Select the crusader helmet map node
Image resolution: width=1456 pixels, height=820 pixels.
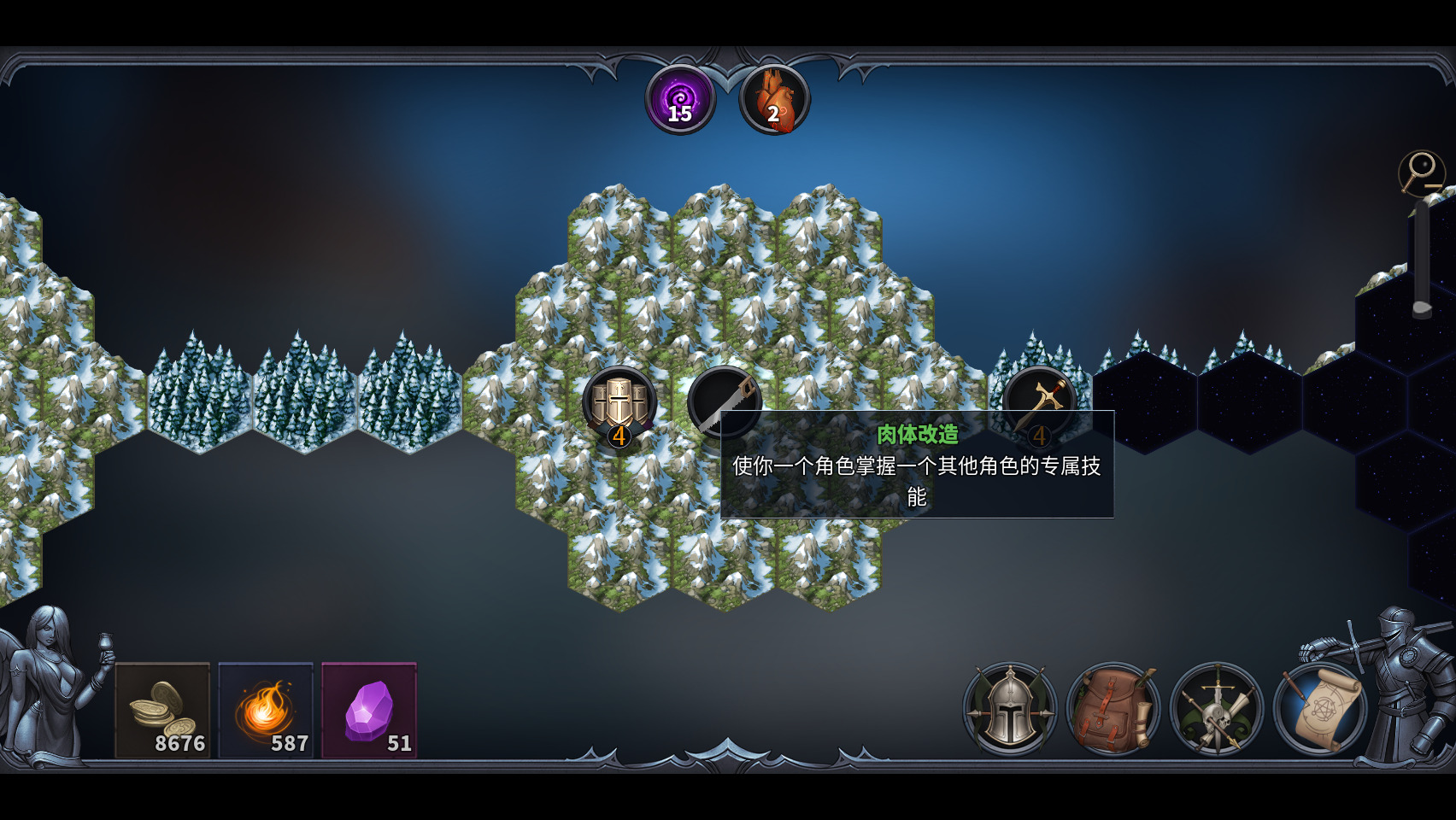619,402
